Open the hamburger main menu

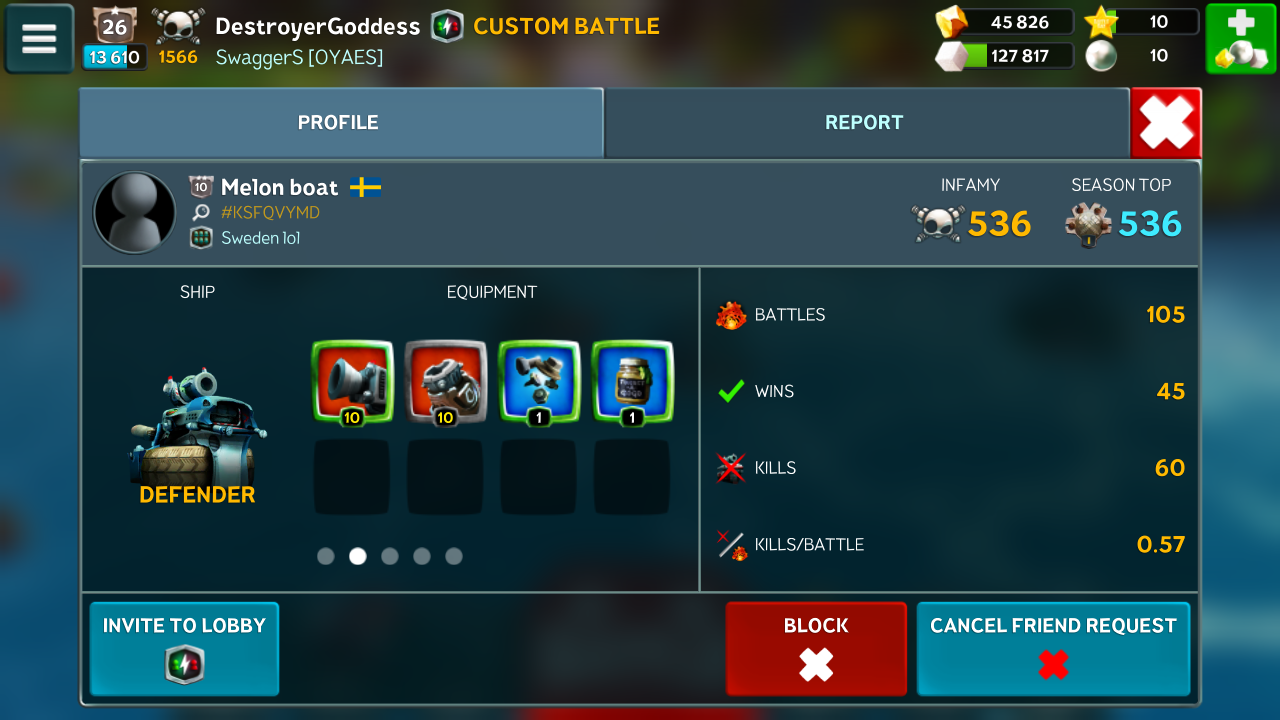(x=39, y=39)
